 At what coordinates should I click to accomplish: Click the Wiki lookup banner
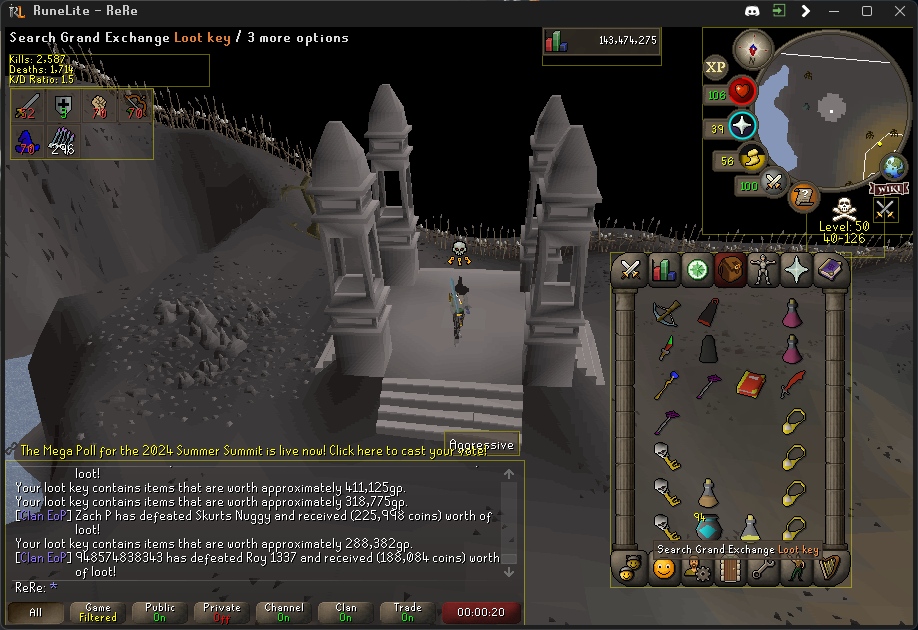888,188
